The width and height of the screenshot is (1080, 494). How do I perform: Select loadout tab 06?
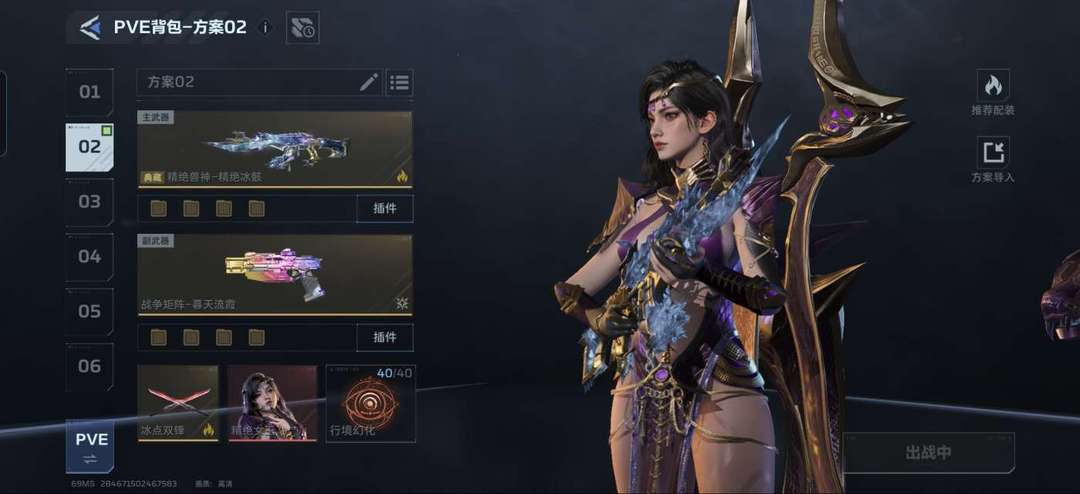[x=90, y=367]
